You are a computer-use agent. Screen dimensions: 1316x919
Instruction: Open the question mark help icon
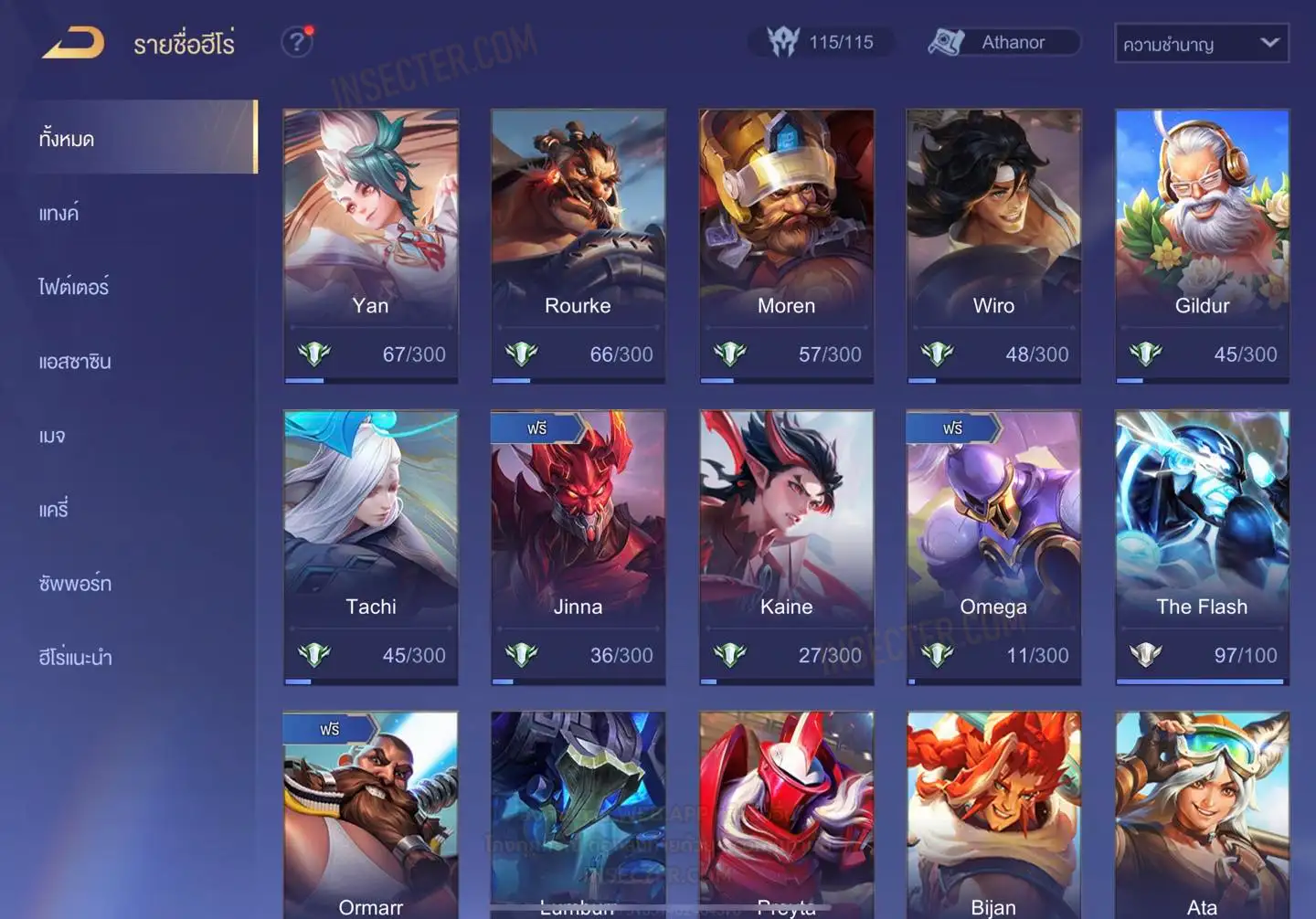[x=296, y=42]
